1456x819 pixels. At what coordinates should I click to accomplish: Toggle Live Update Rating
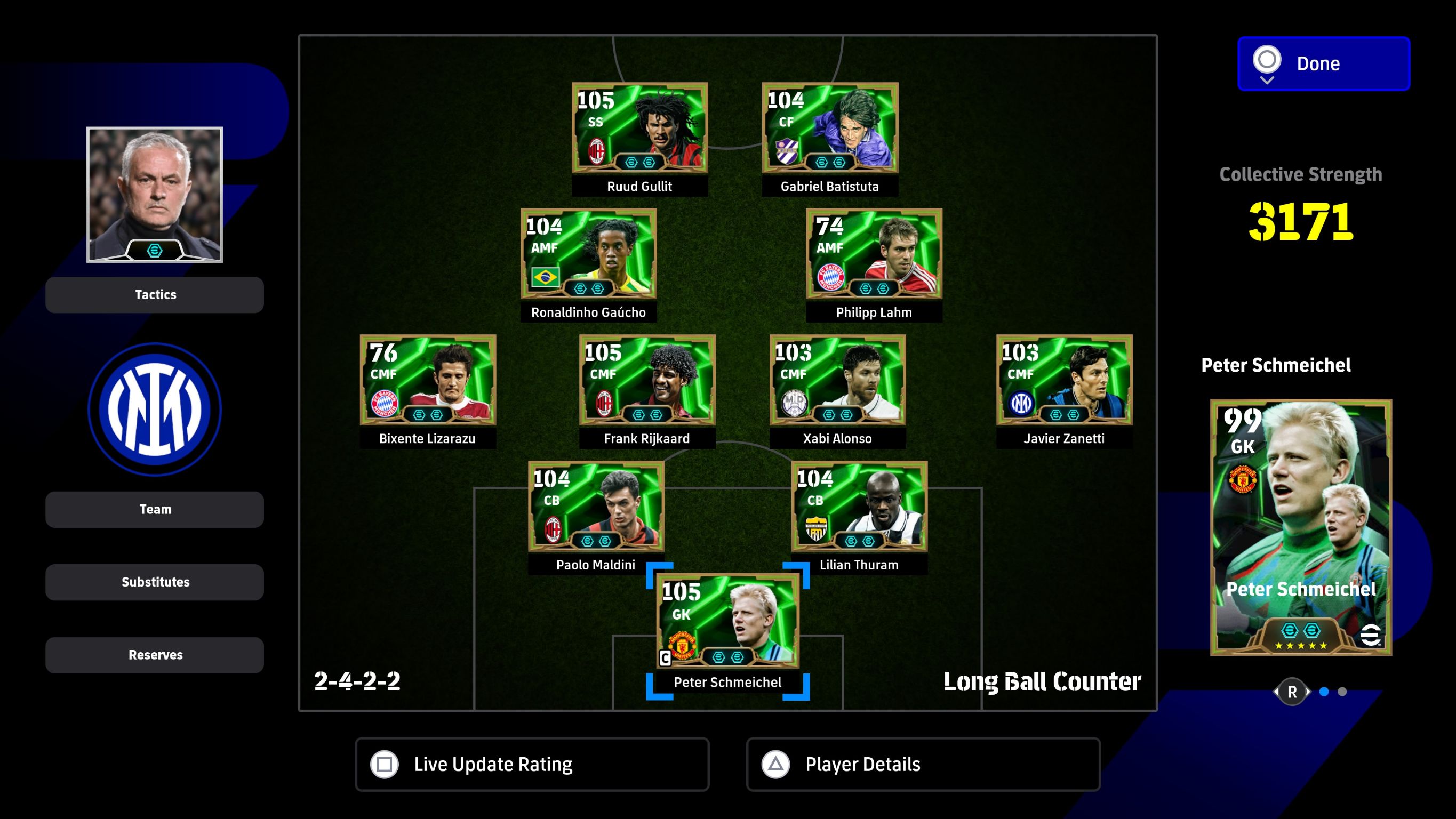531,764
